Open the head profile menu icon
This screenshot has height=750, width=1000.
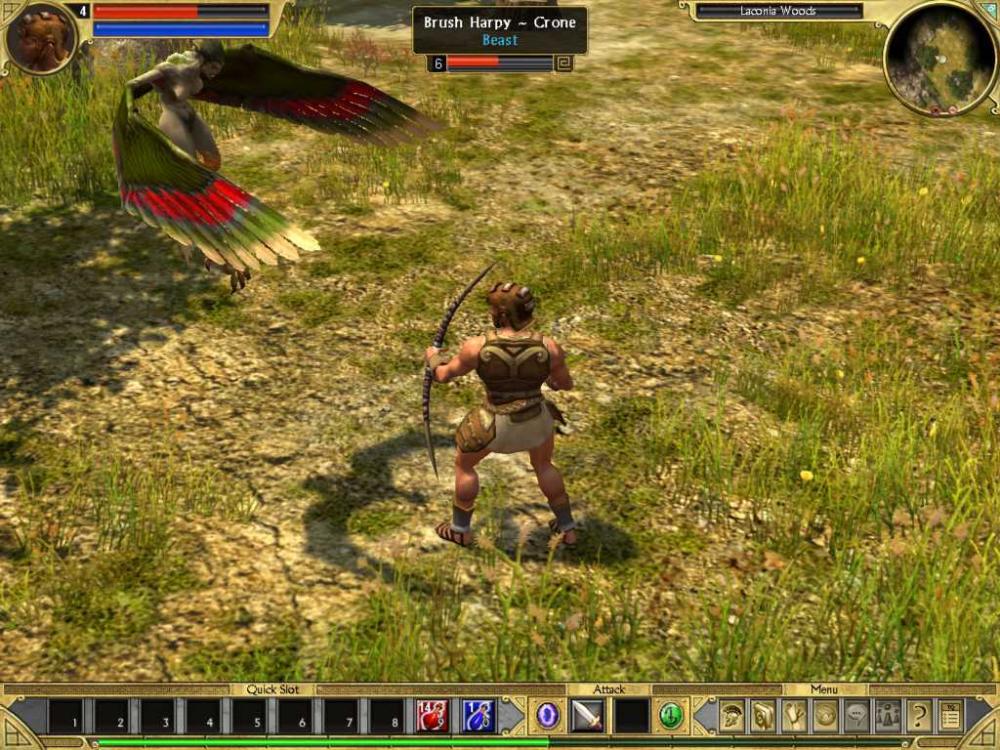point(764,716)
